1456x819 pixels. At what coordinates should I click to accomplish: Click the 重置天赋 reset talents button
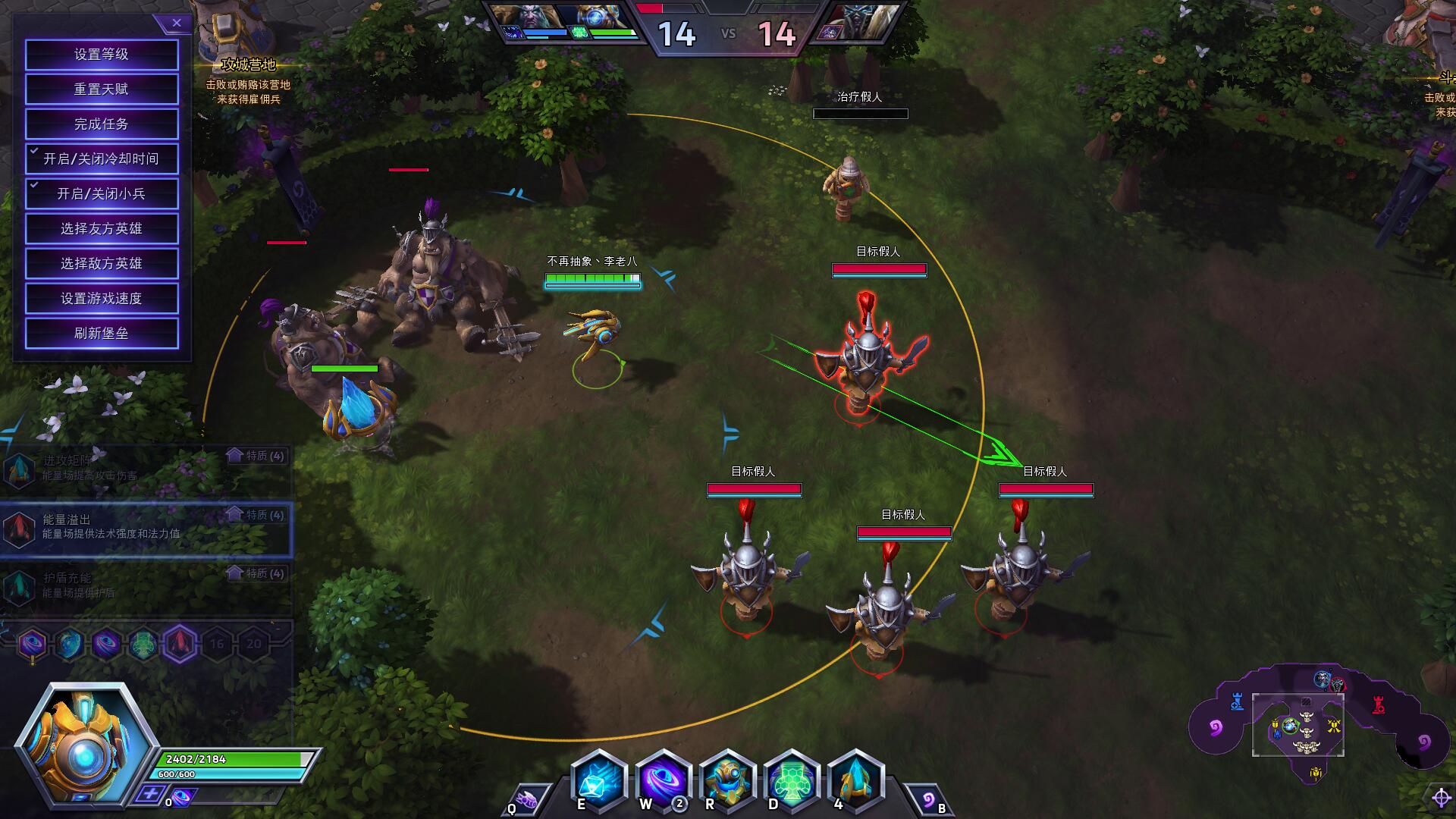tap(102, 89)
